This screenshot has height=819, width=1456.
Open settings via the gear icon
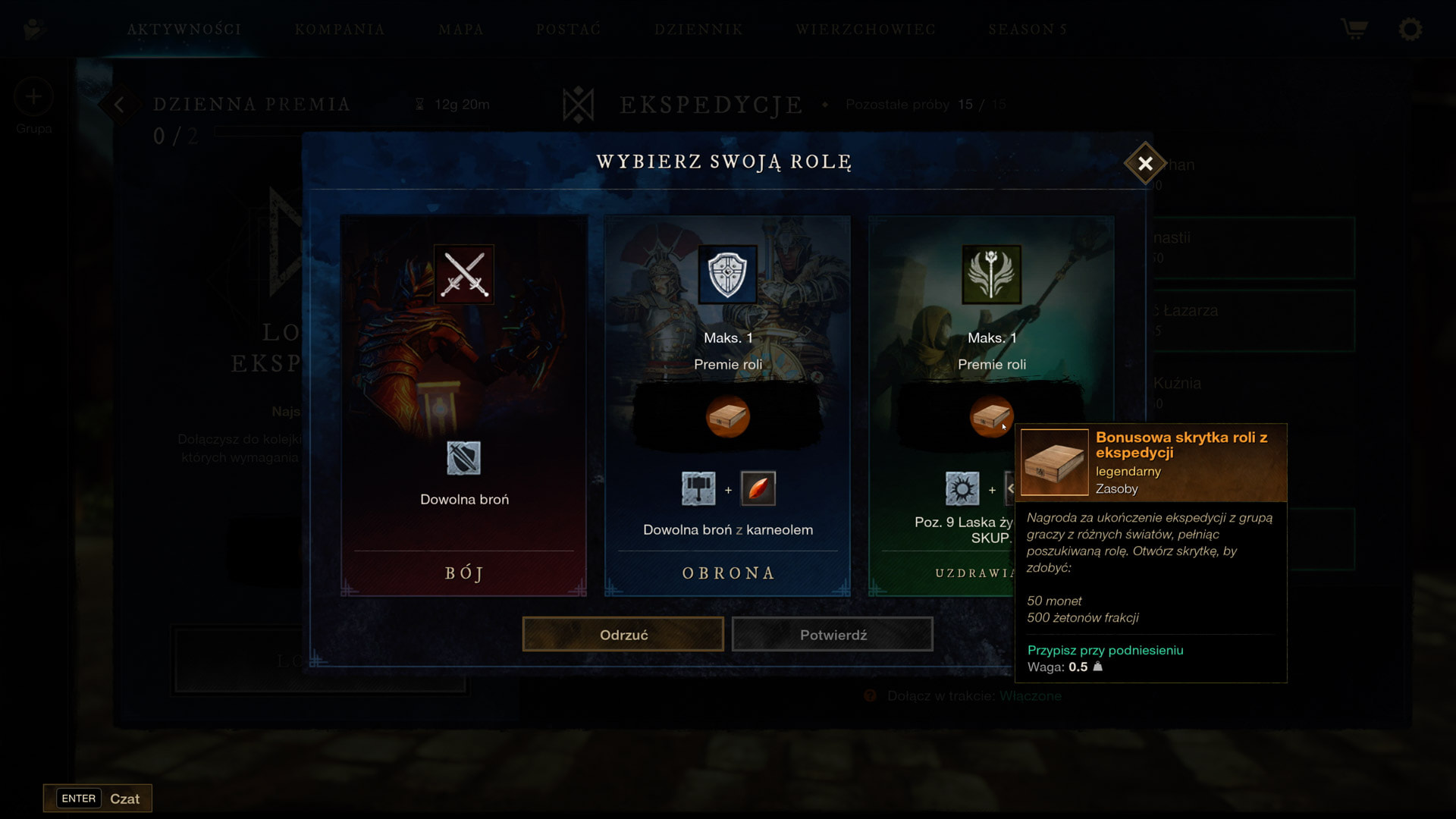point(1410,30)
